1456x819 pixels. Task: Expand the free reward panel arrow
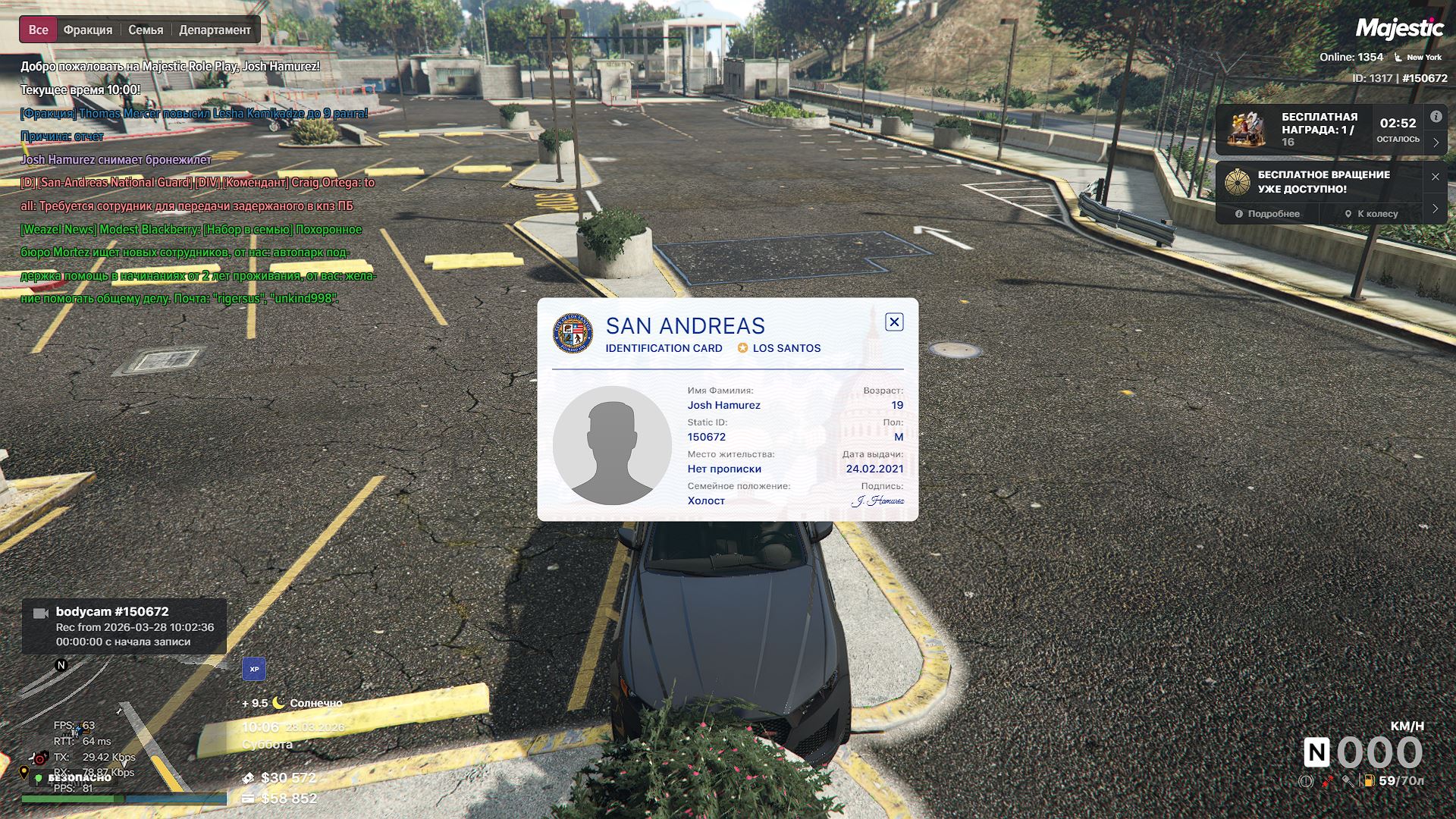(x=1436, y=143)
